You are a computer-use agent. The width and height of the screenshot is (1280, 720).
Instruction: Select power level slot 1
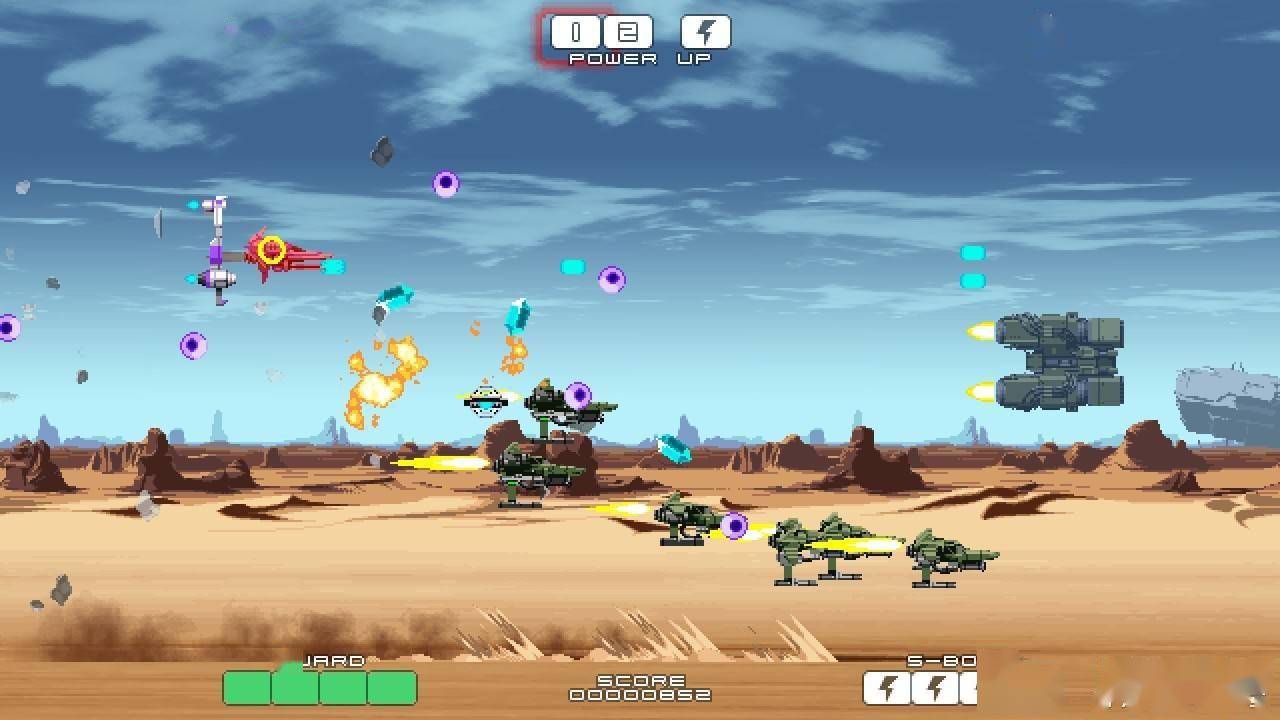point(575,33)
